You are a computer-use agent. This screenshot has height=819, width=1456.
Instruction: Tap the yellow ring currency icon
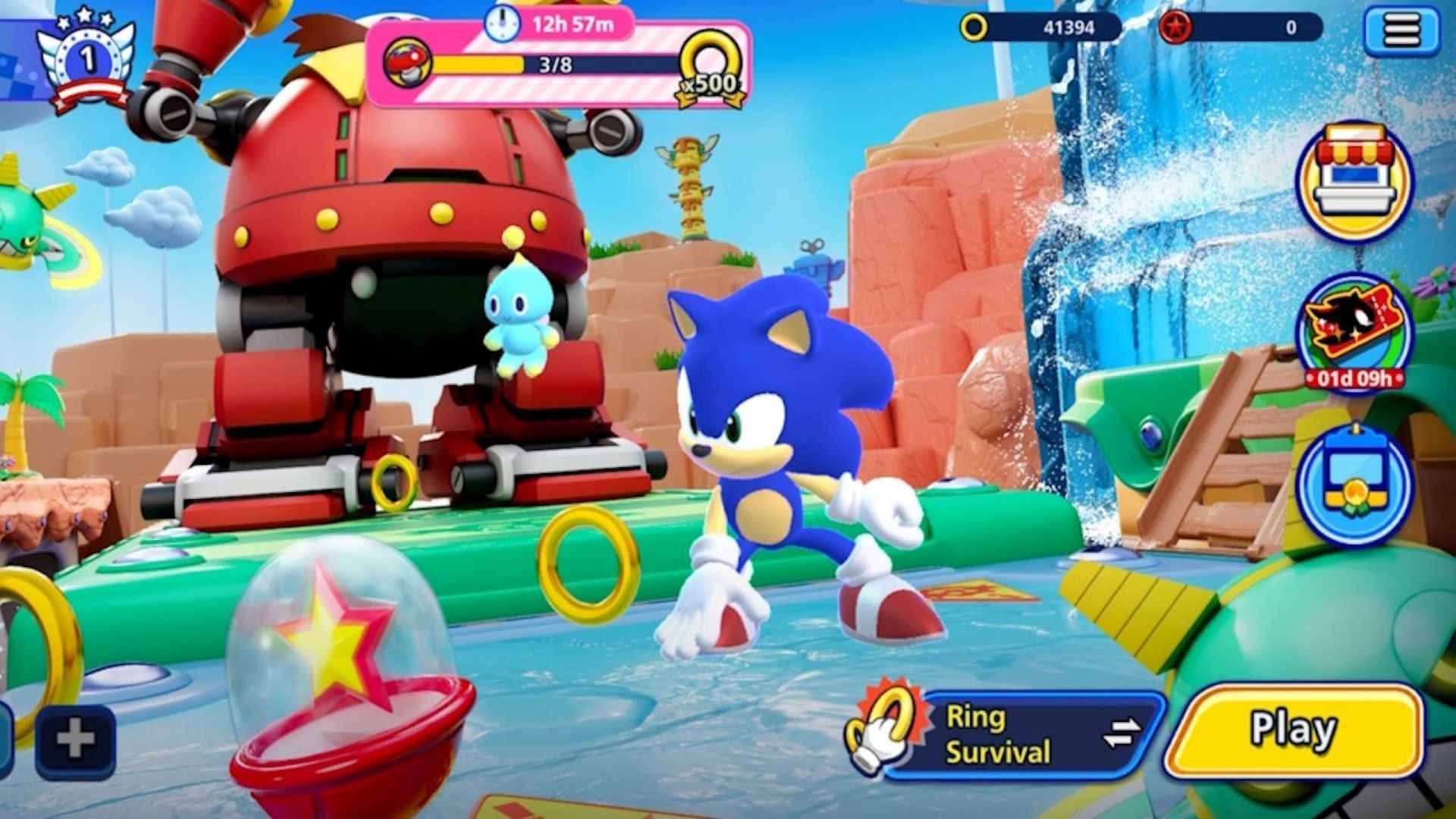pos(973,27)
